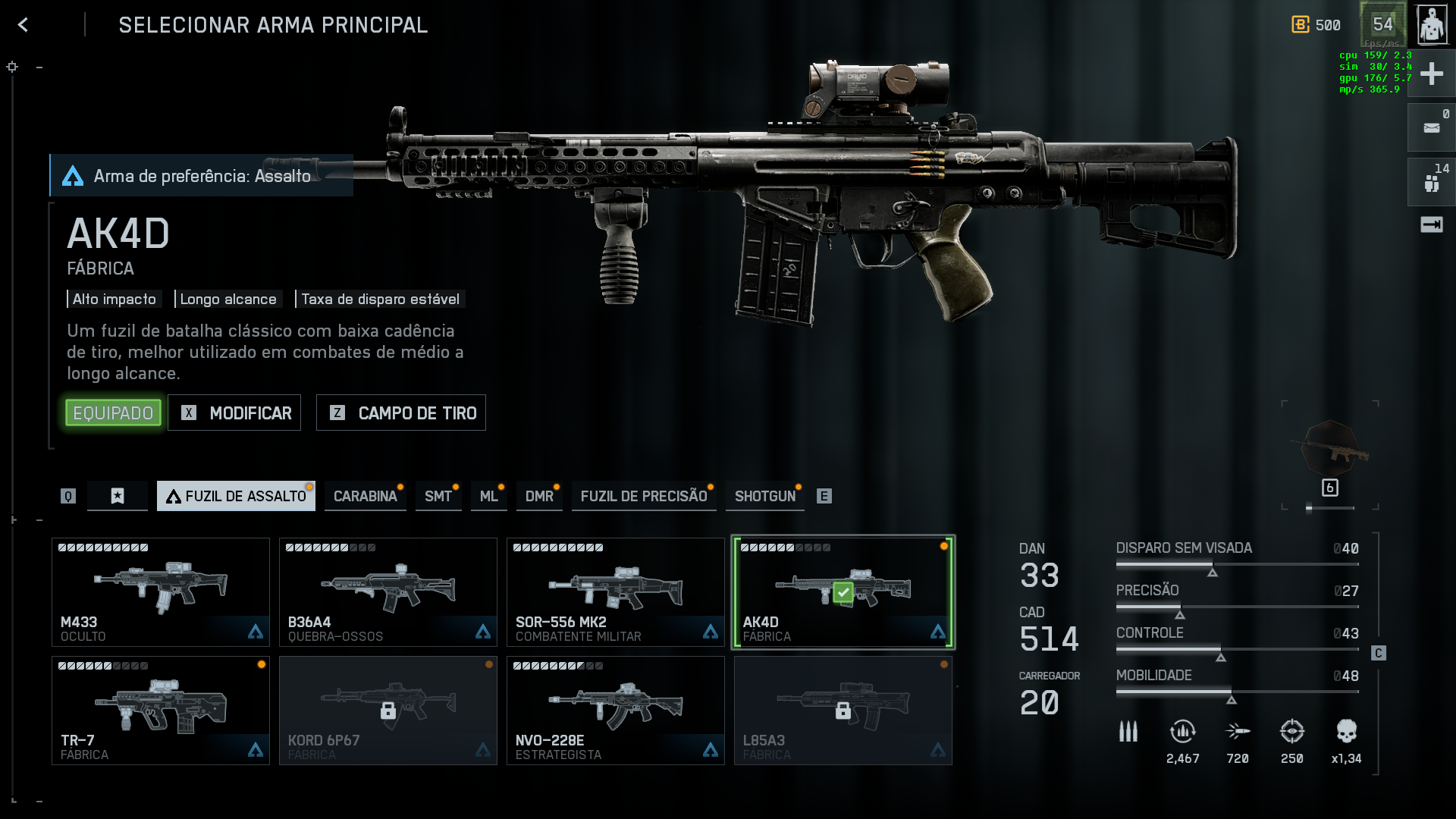Select the ML category tab
The height and width of the screenshot is (819, 1456).
[488, 496]
